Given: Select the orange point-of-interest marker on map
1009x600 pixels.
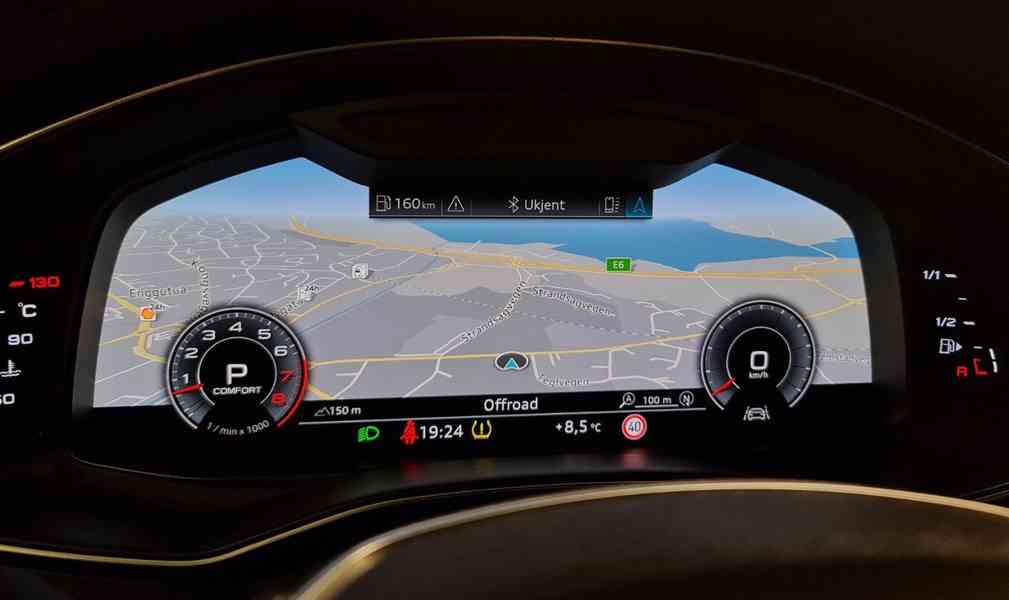Looking at the screenshot, I should (x=148, y=313).
